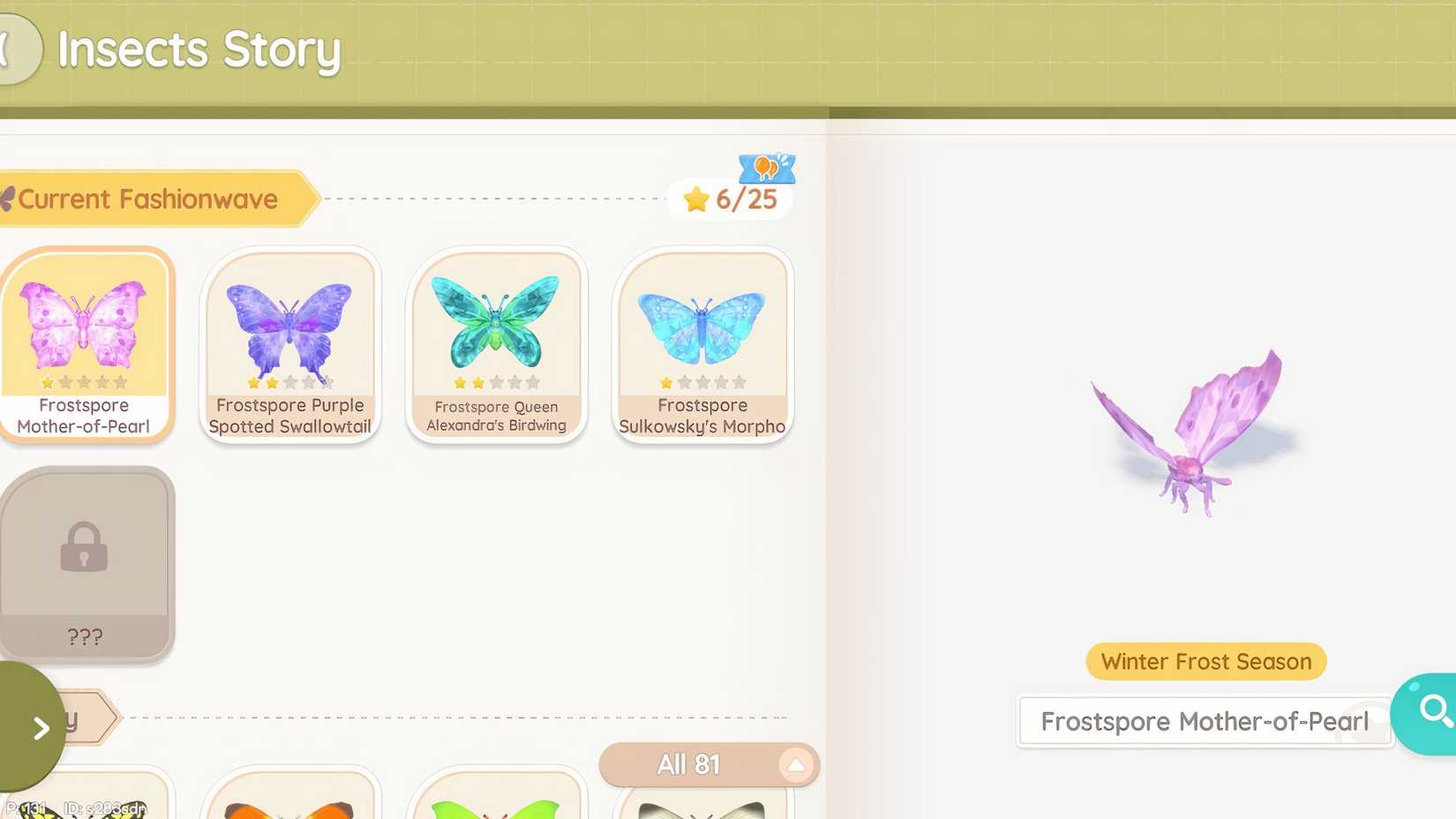
Task: Select the Frostspore Purple Spotted Swallowtail card
Action: (291, 344)
